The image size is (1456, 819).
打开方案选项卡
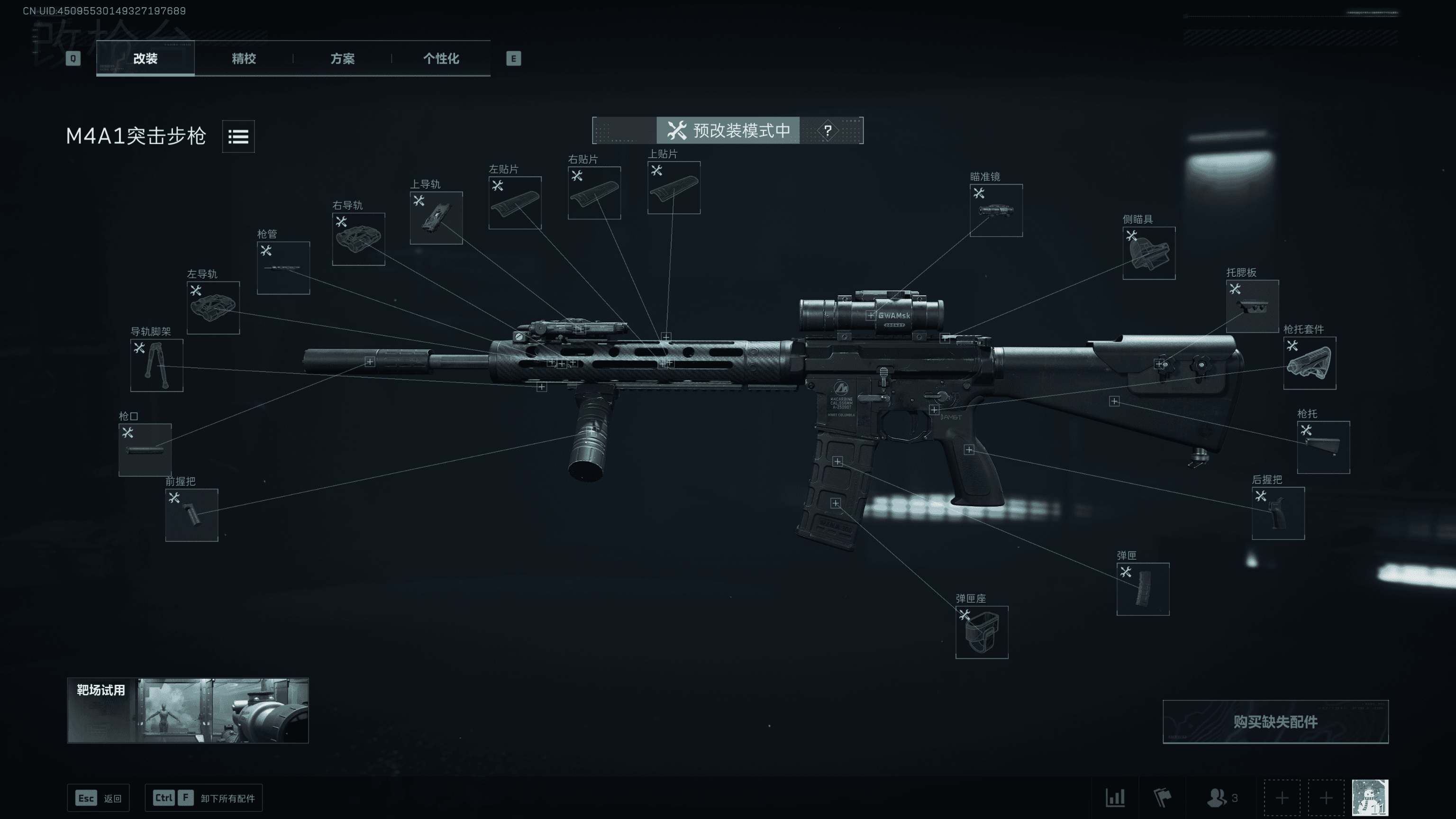point(344,59)
